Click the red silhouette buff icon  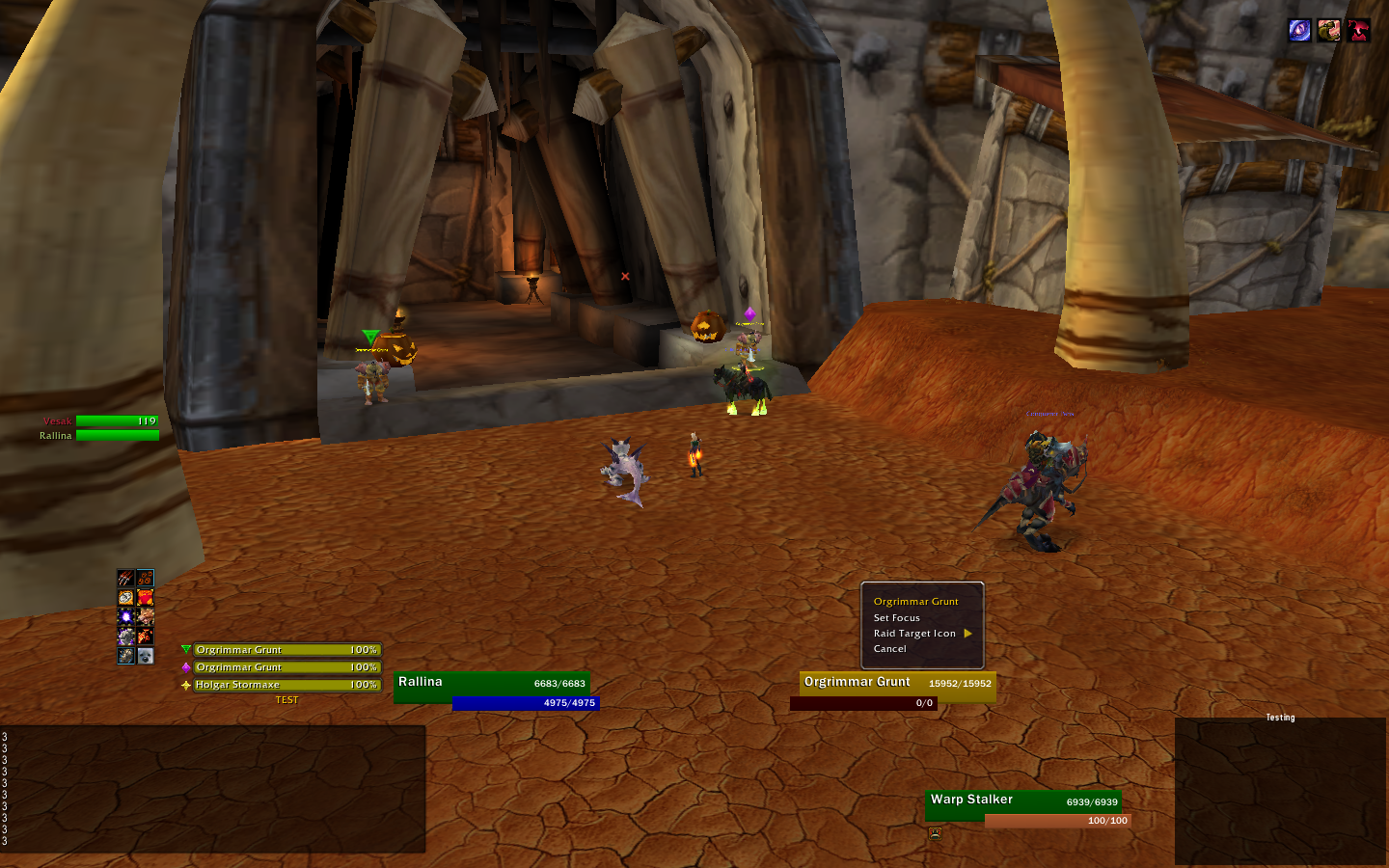click(1358, 31)
